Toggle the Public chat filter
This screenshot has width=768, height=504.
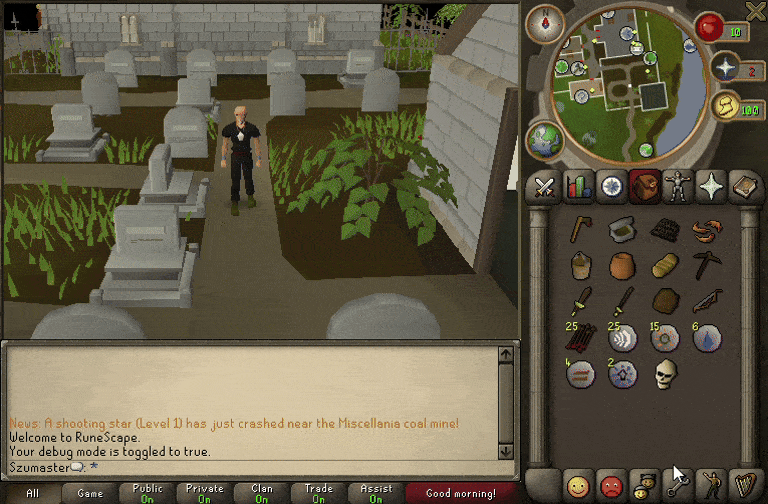(x=147, y=493)
